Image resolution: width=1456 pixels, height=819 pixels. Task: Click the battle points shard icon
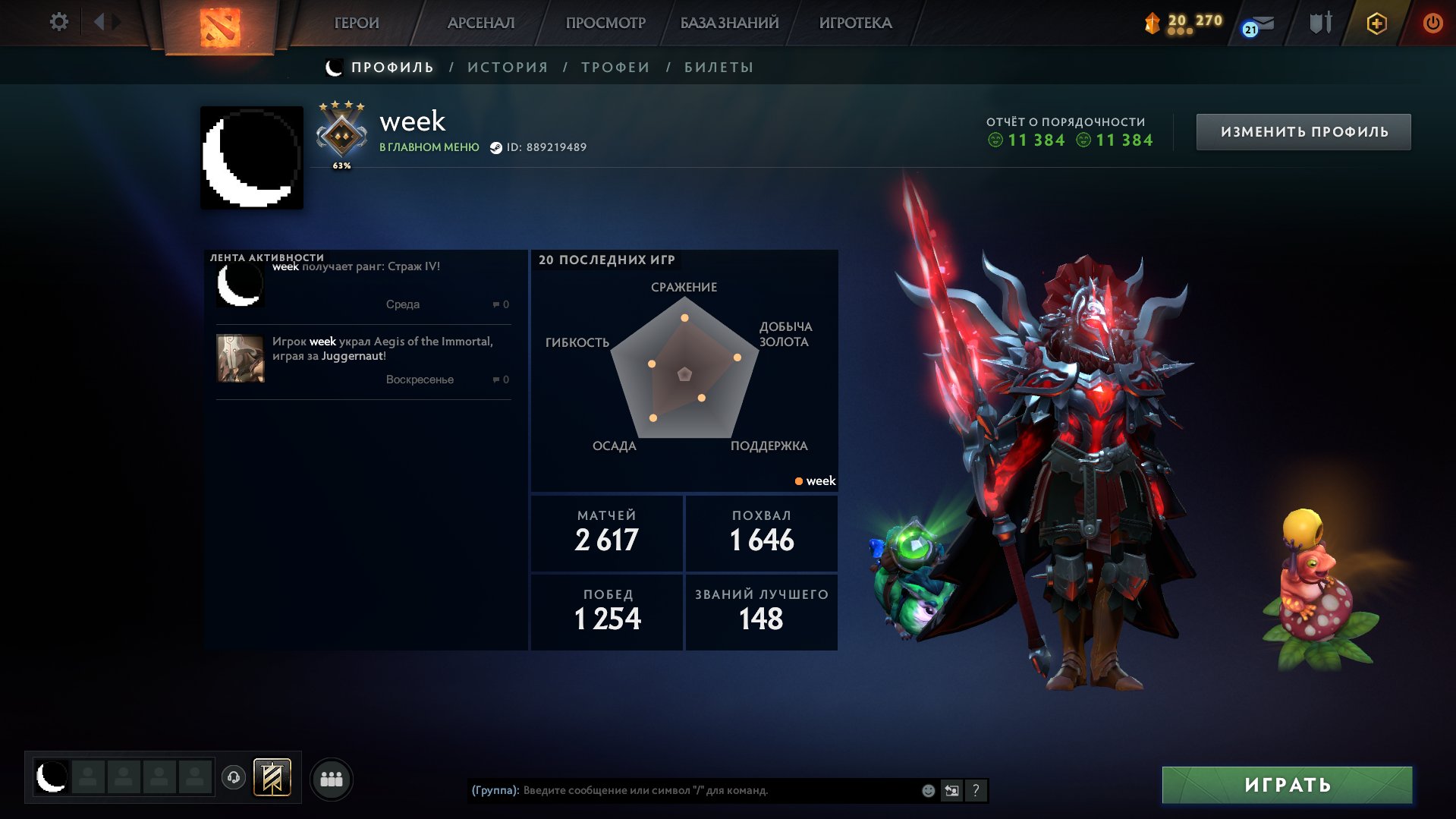pos(1154,23)
